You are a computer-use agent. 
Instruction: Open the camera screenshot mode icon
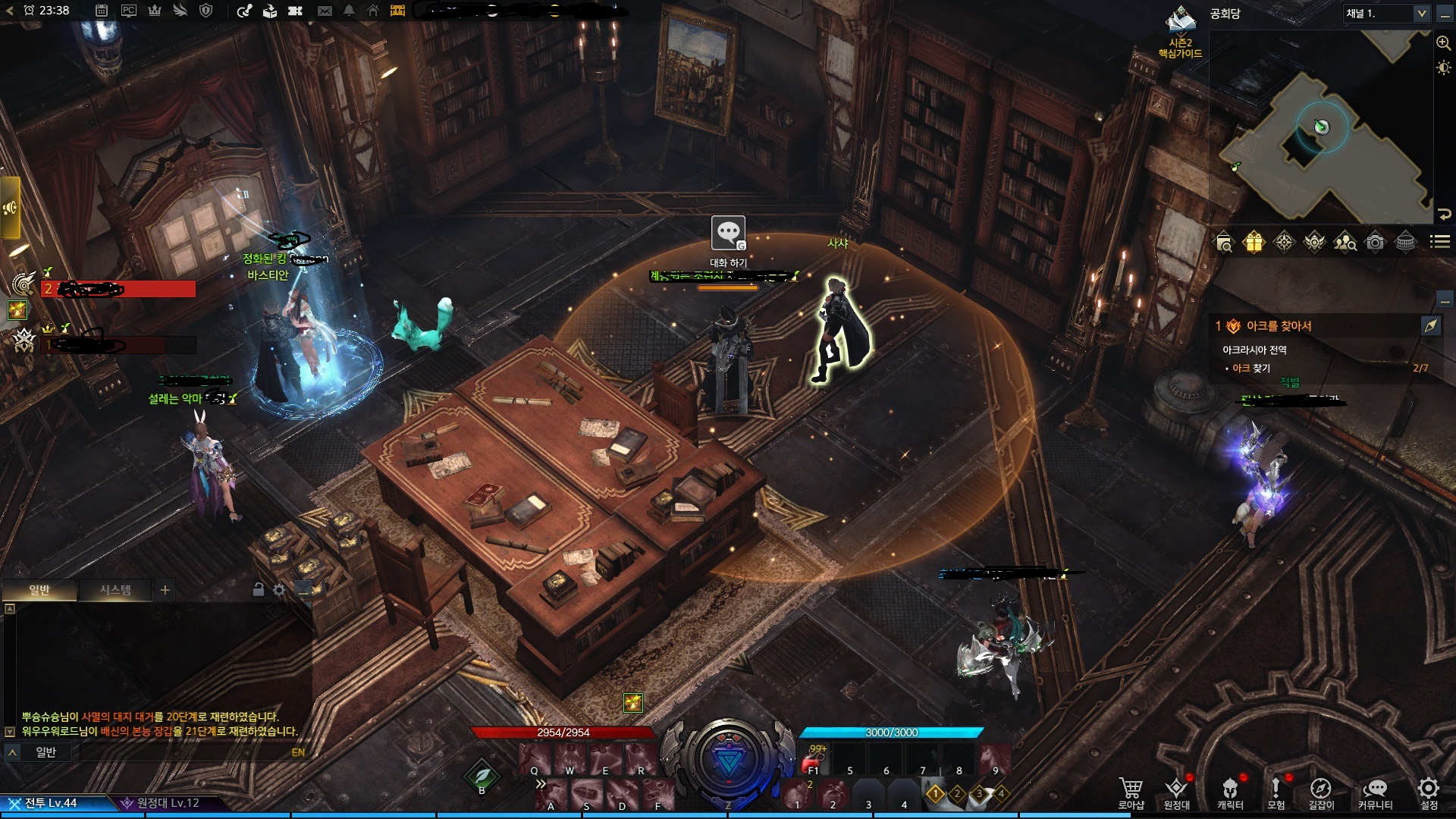(x=1375, y=242)
